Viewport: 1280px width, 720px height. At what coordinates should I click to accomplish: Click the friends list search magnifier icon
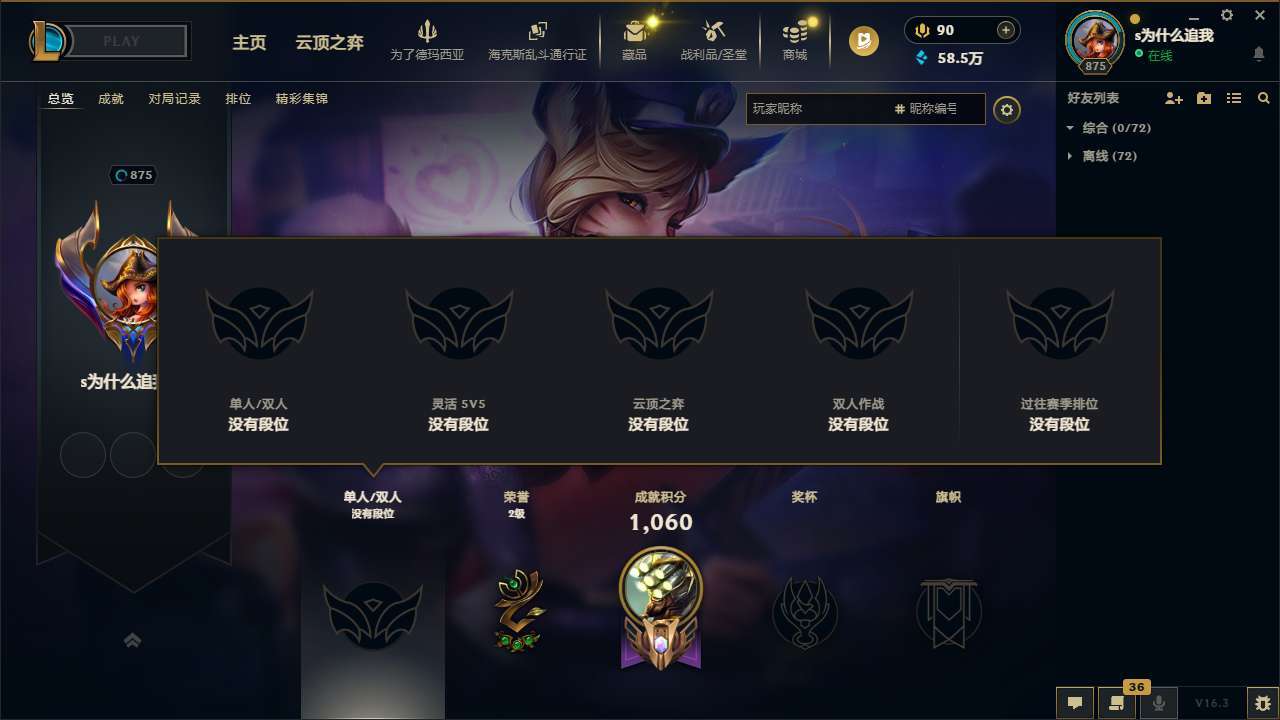click(x=1263, y=98)
